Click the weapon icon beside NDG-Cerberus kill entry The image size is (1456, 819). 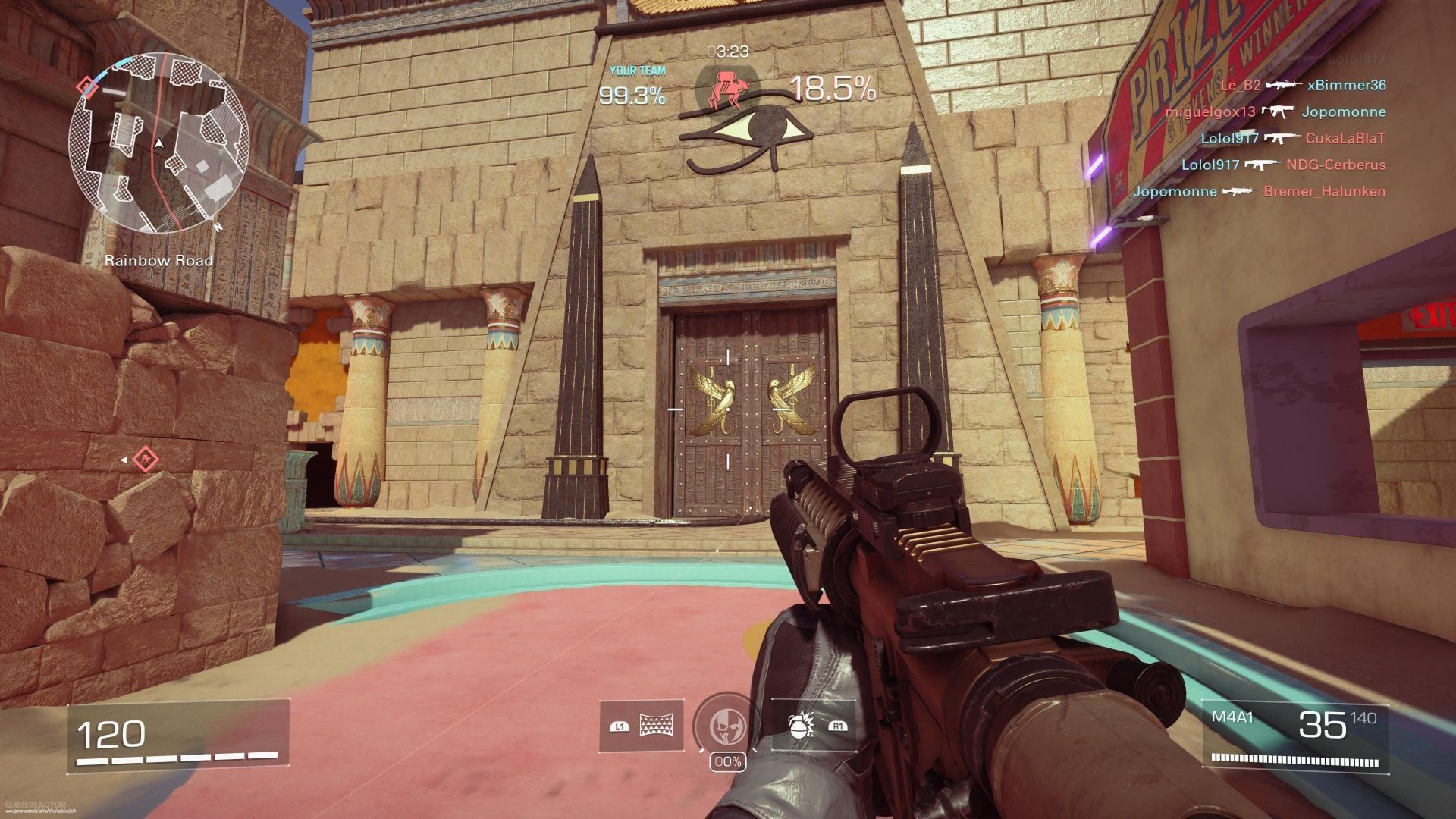pyautogui.click(x=1263, y=165)
